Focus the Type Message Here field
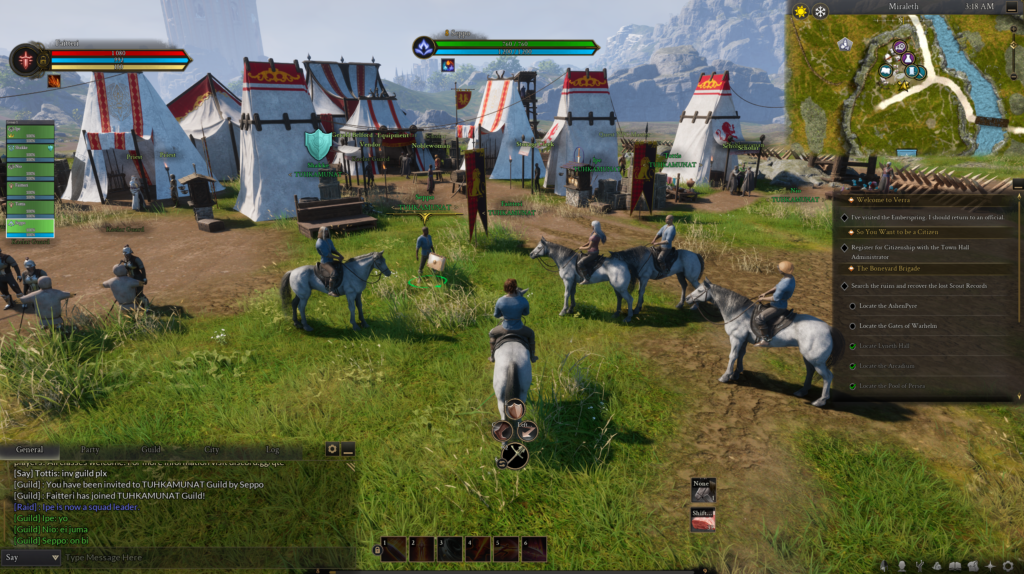1024x574 pixels. pyautogui.click(x=200, y=557)
